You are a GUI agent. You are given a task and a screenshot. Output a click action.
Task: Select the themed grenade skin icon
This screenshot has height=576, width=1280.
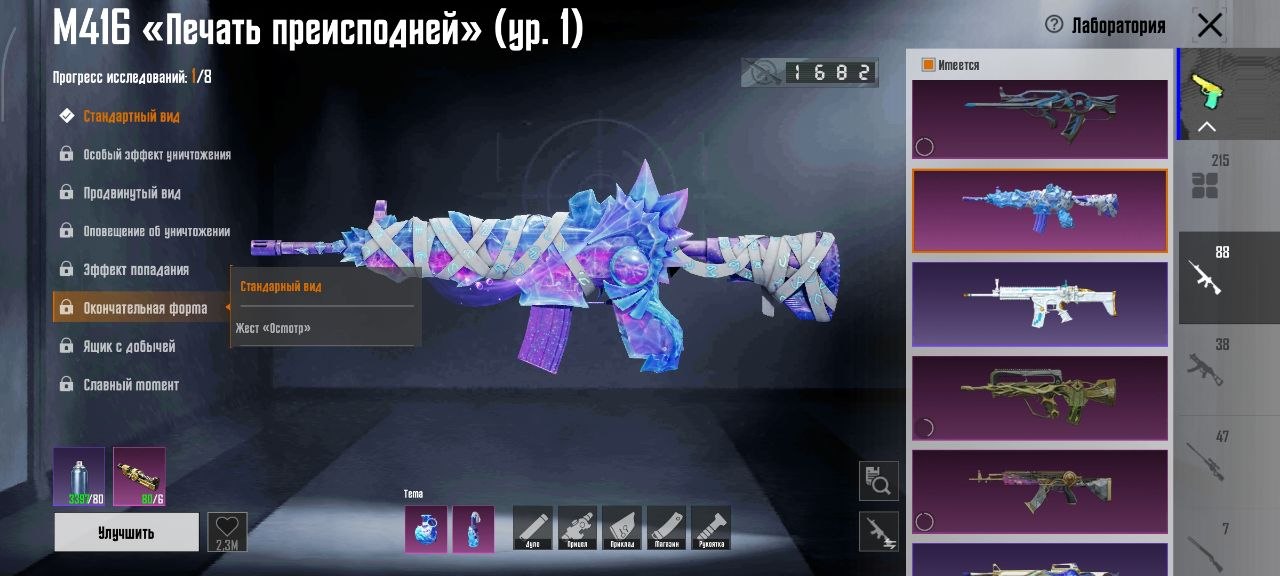click(x=426, y=528)
